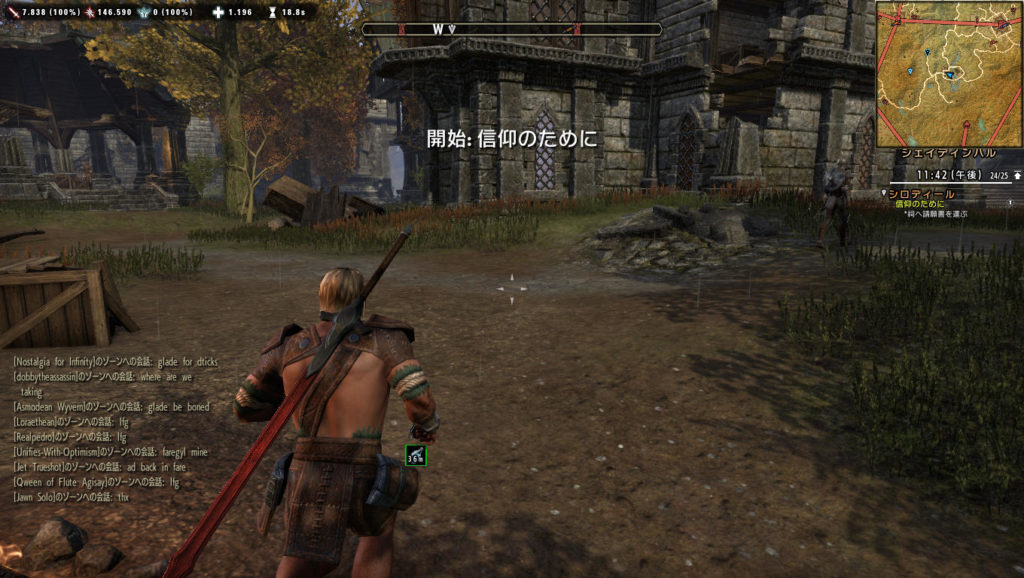This screenshot has height=578, width=1024.
Task: Click the white up-arrow icon beside 24/25
Action: pos(1017,175)
